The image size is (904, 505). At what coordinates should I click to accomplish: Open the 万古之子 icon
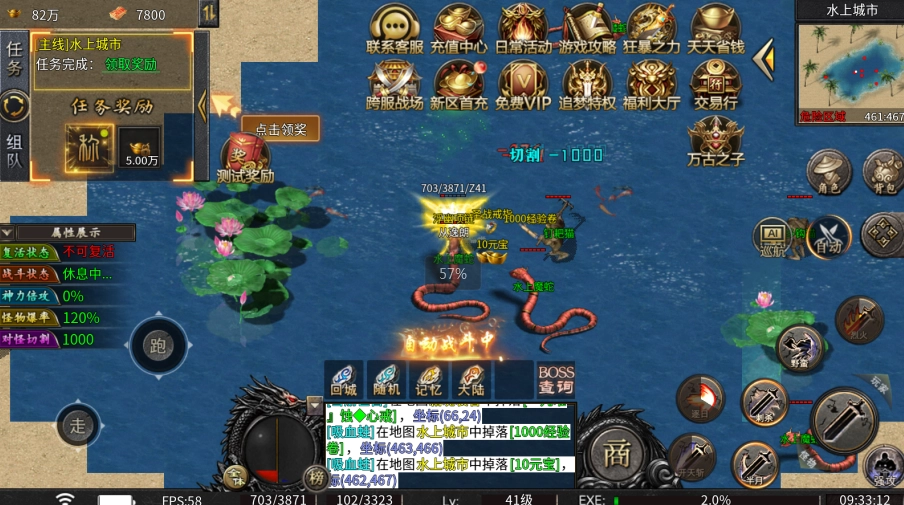716,140
